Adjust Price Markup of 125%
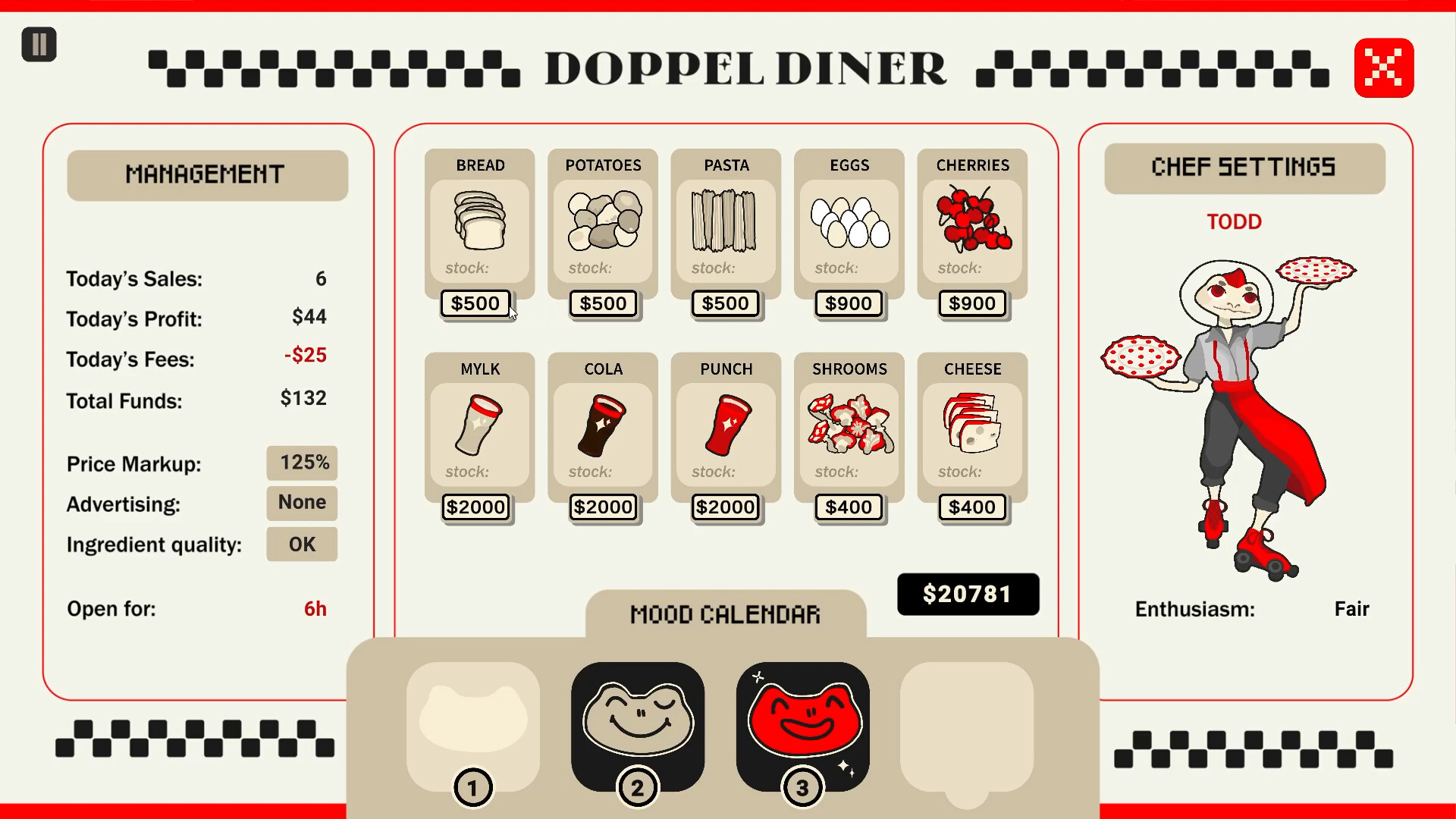Viewport: 1456px width, 819px height. tap(301, 463)
